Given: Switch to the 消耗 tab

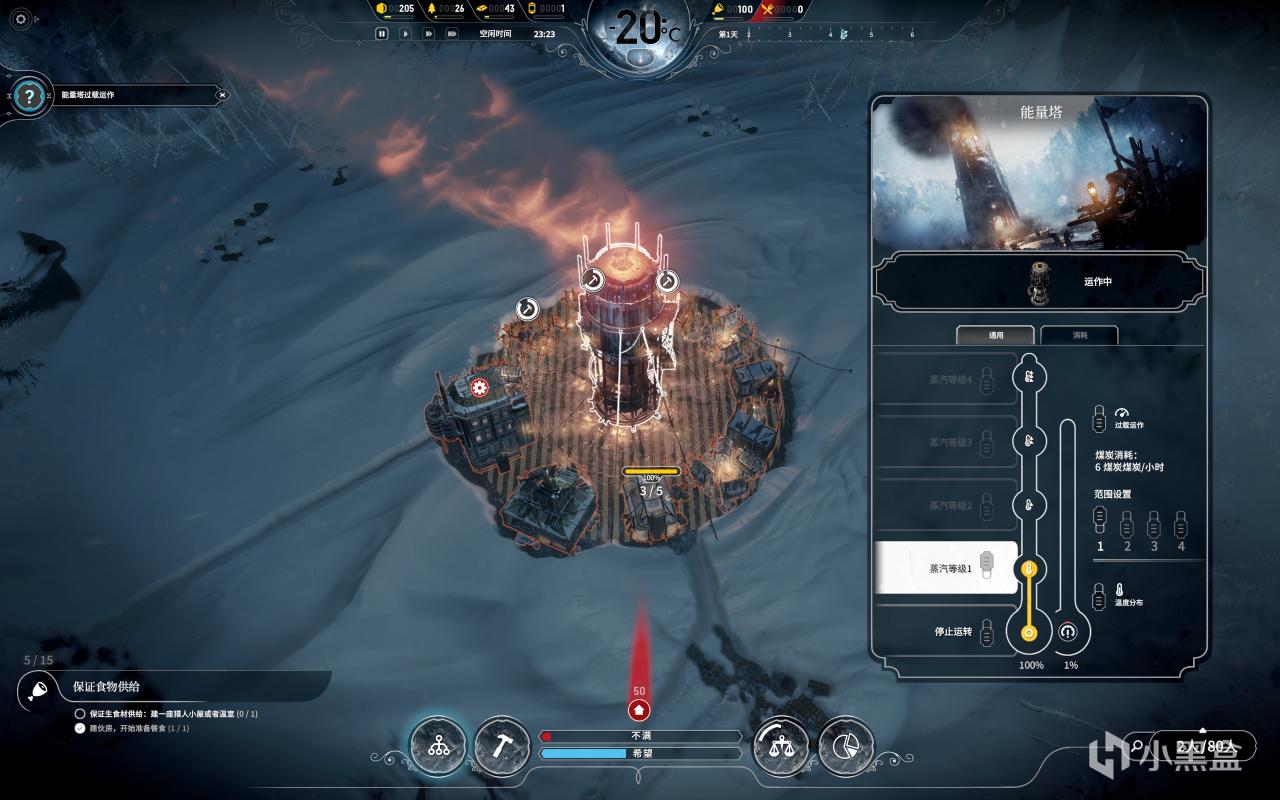Looking at the screenshot, I should (1080, 336).
